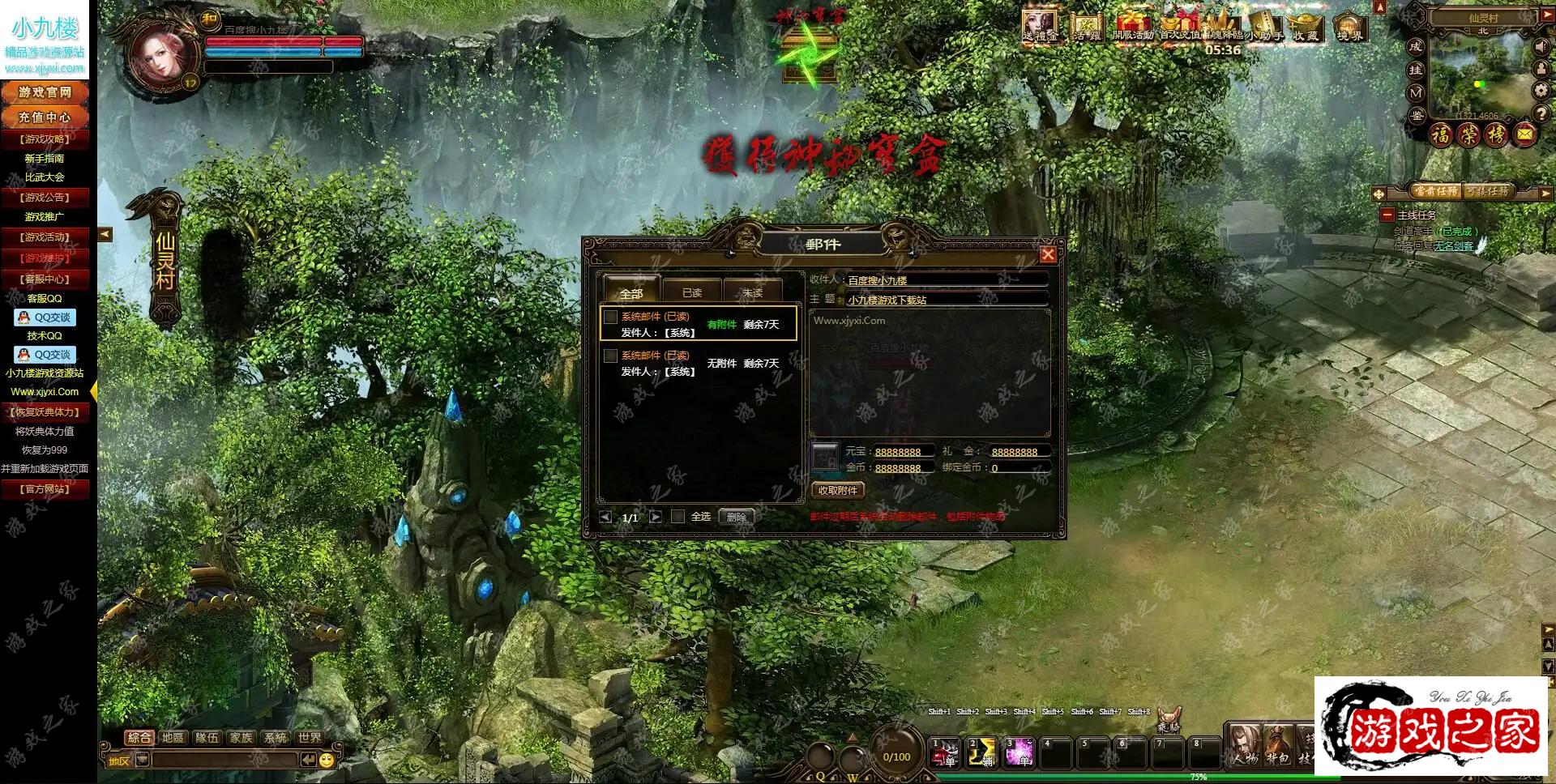The width and height of the screenshot is (1556, 784).
Task: Select the 世界 chat channel tab
Action: tap(309, 737)
